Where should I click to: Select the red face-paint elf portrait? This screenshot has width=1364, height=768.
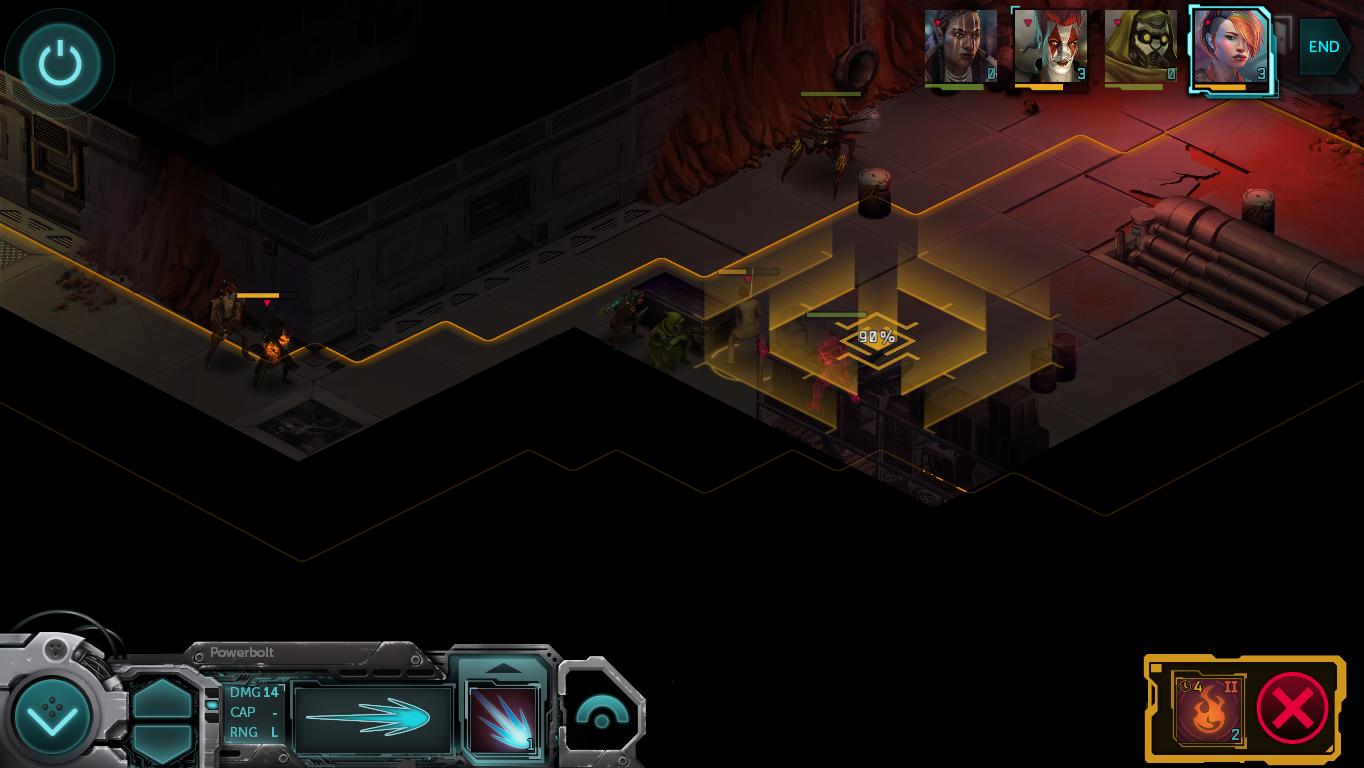[x=1050, y=48]
